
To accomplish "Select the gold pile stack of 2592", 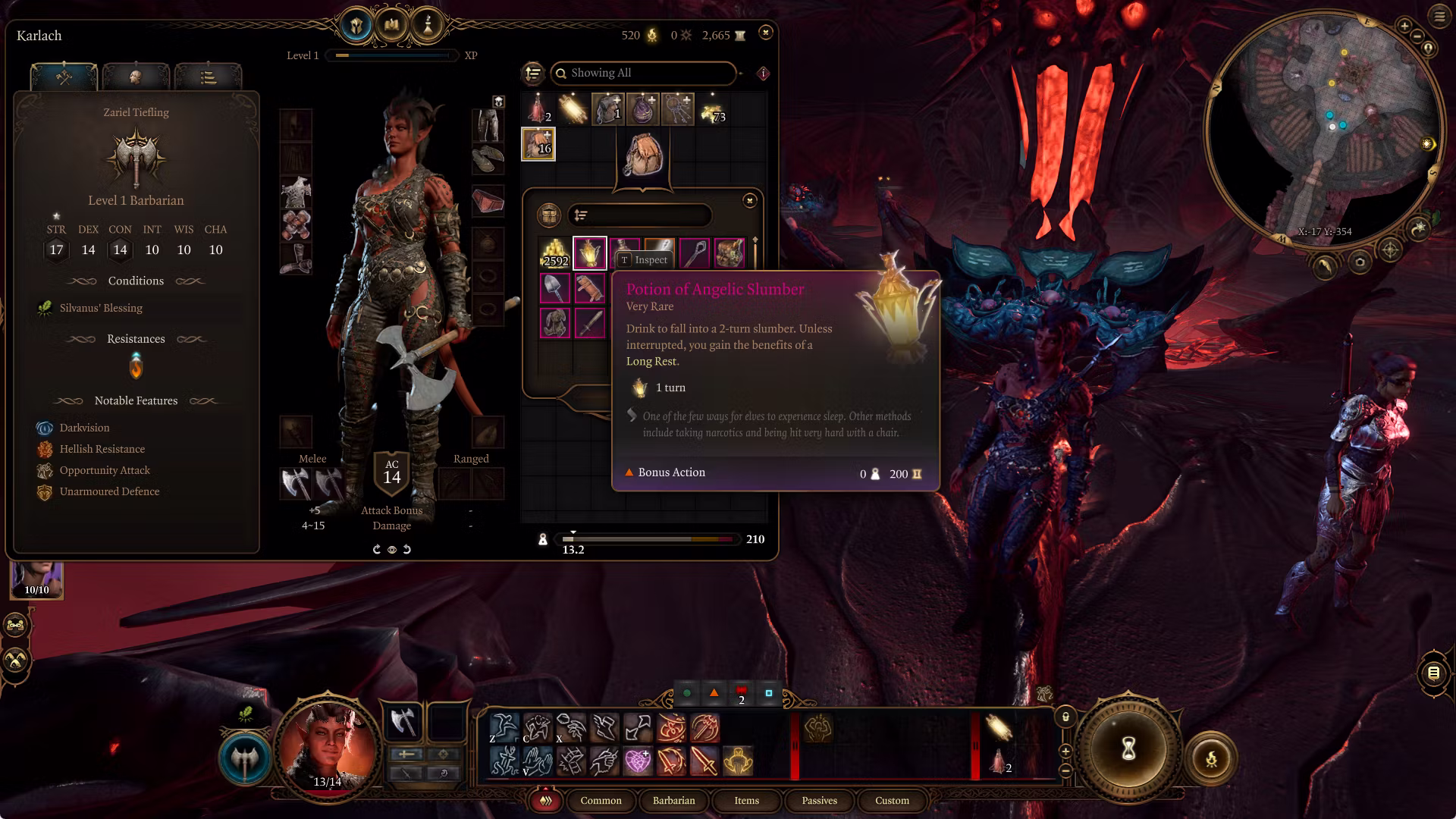I will pos(555,253).
